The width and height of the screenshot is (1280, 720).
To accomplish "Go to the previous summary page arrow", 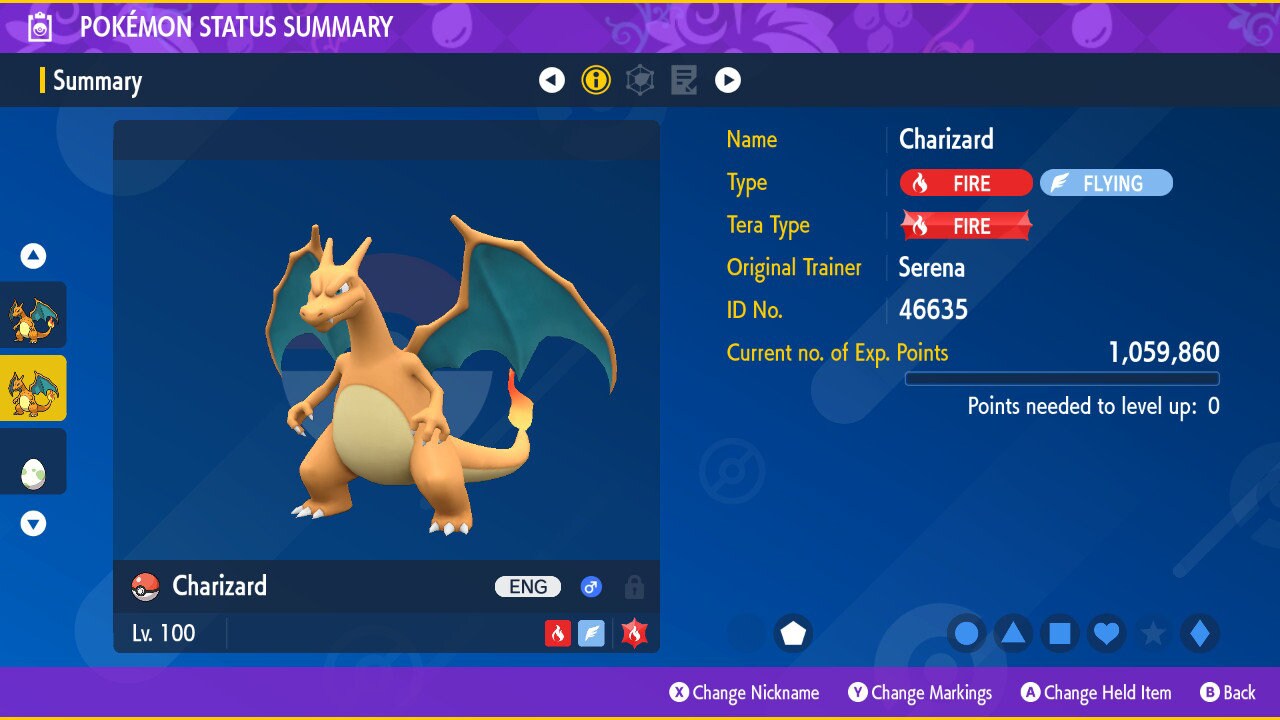I will click(x=552, y=80).
